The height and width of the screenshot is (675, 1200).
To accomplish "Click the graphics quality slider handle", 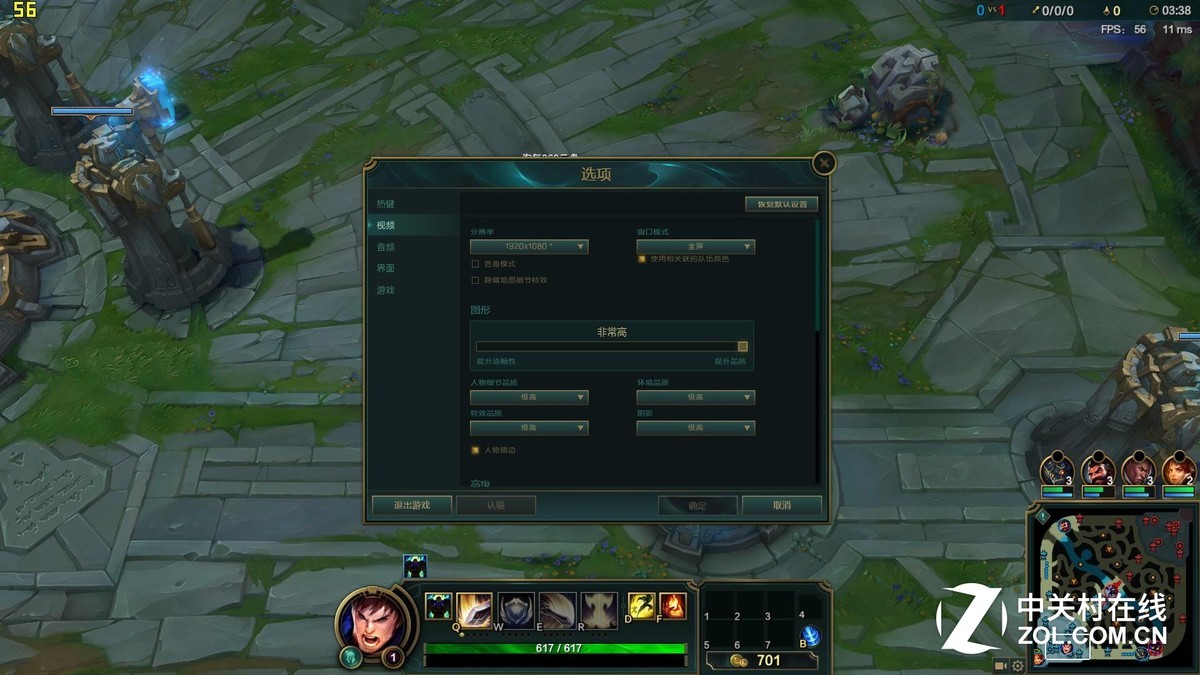I will (743, 346).
